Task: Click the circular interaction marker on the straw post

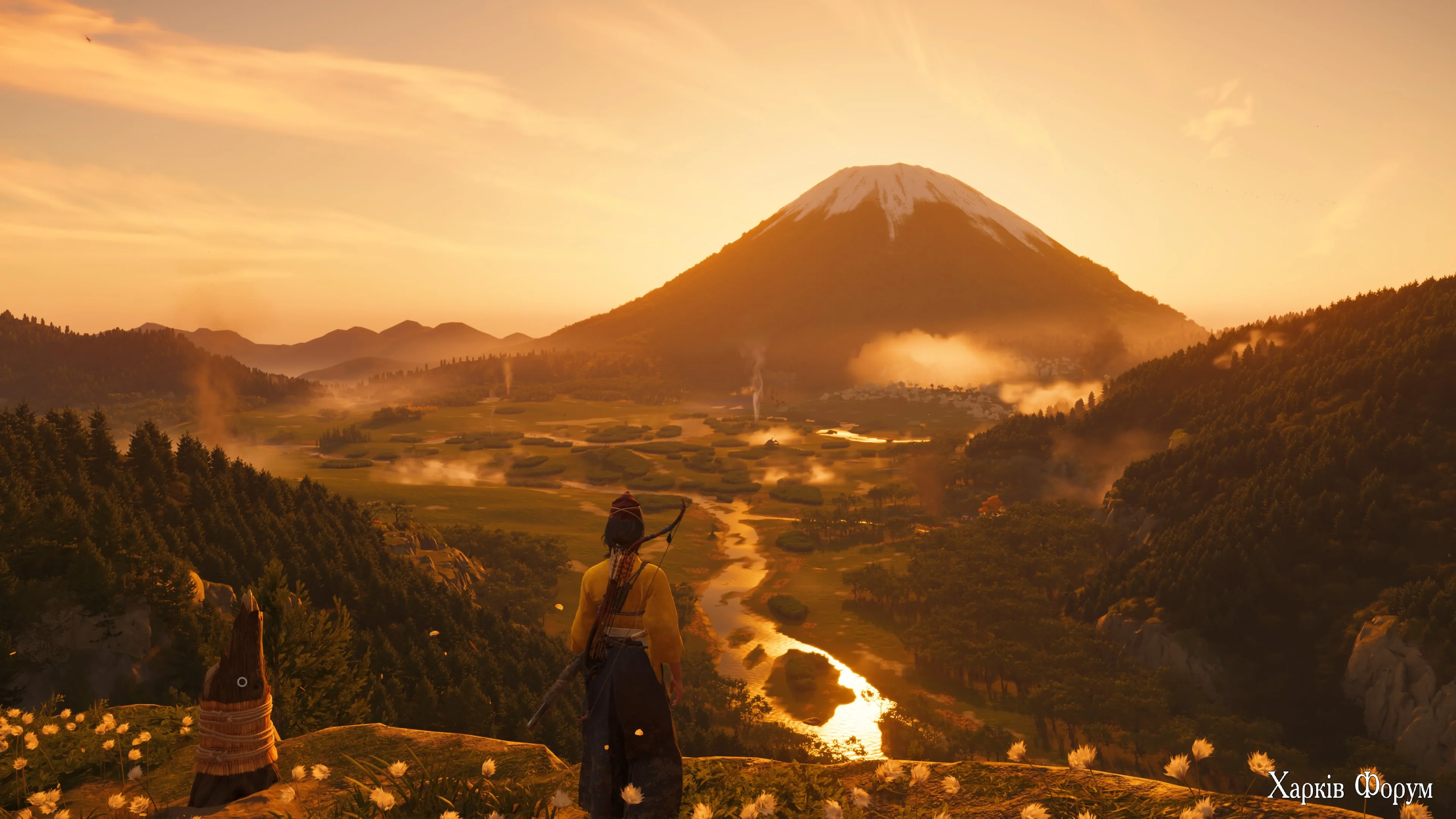Action: [242, 682]
